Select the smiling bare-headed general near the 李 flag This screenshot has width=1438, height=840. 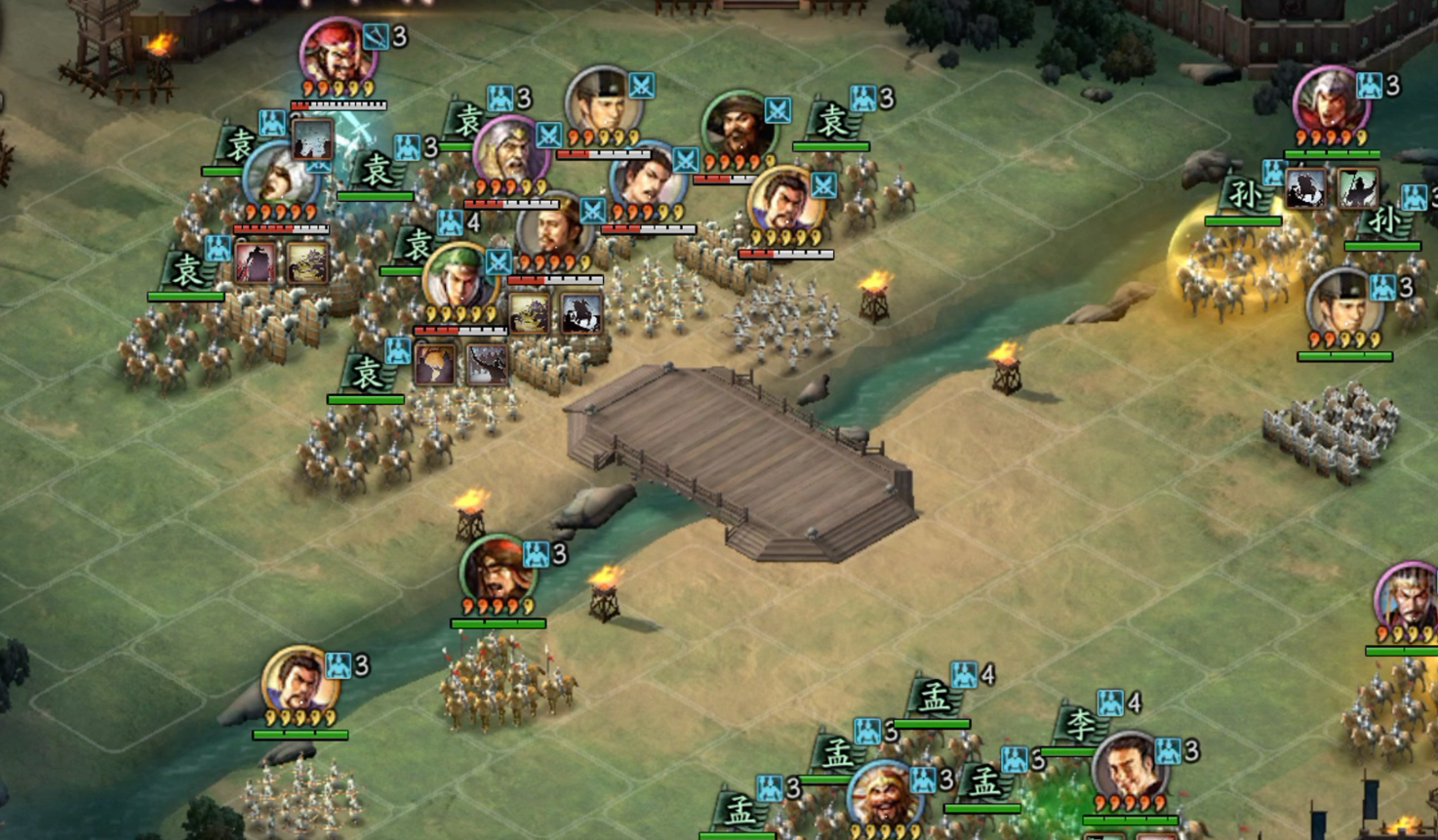click(1129, 768)
